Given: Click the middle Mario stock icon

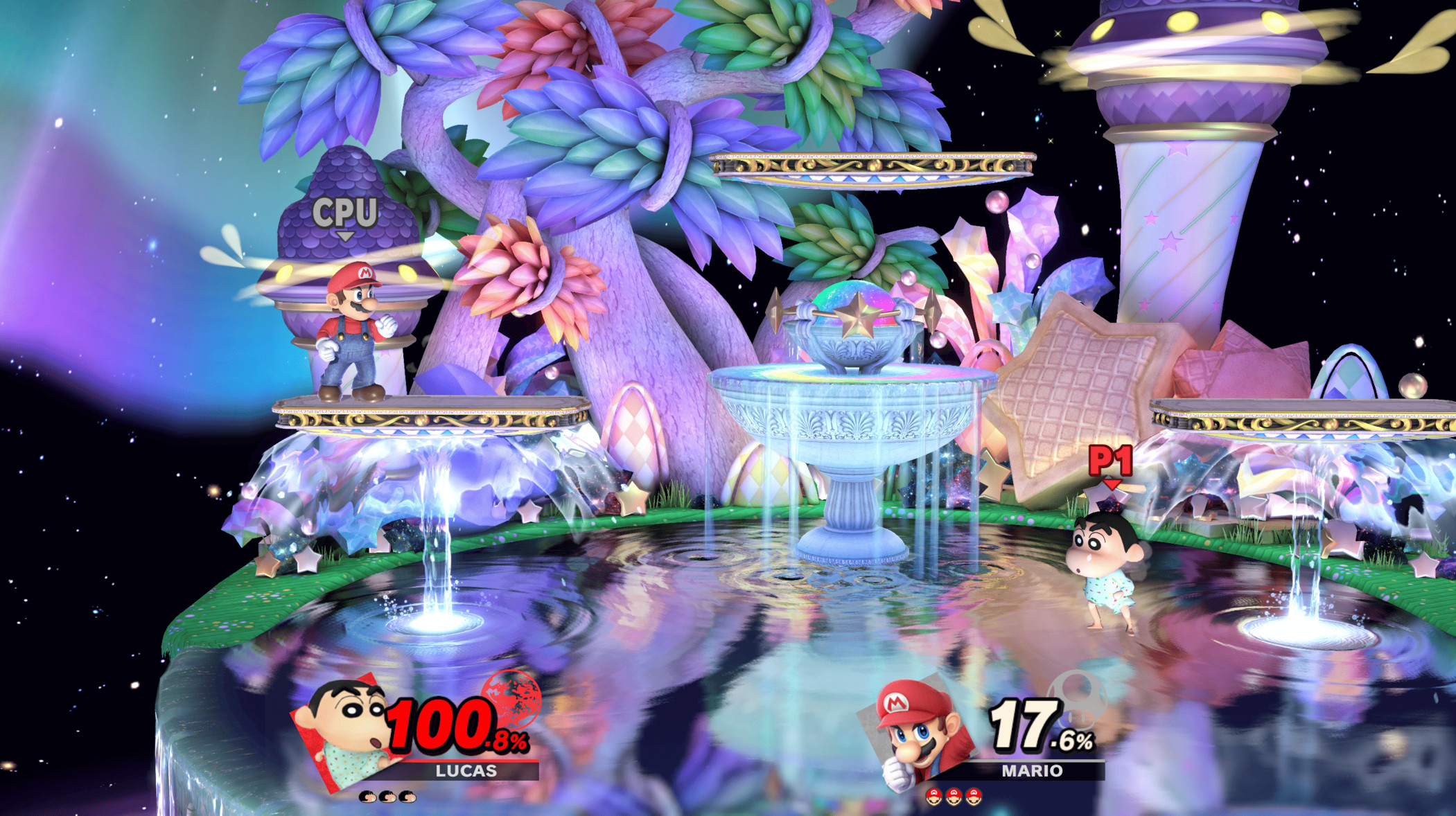Looking at the screenshot, I should 953,798.
